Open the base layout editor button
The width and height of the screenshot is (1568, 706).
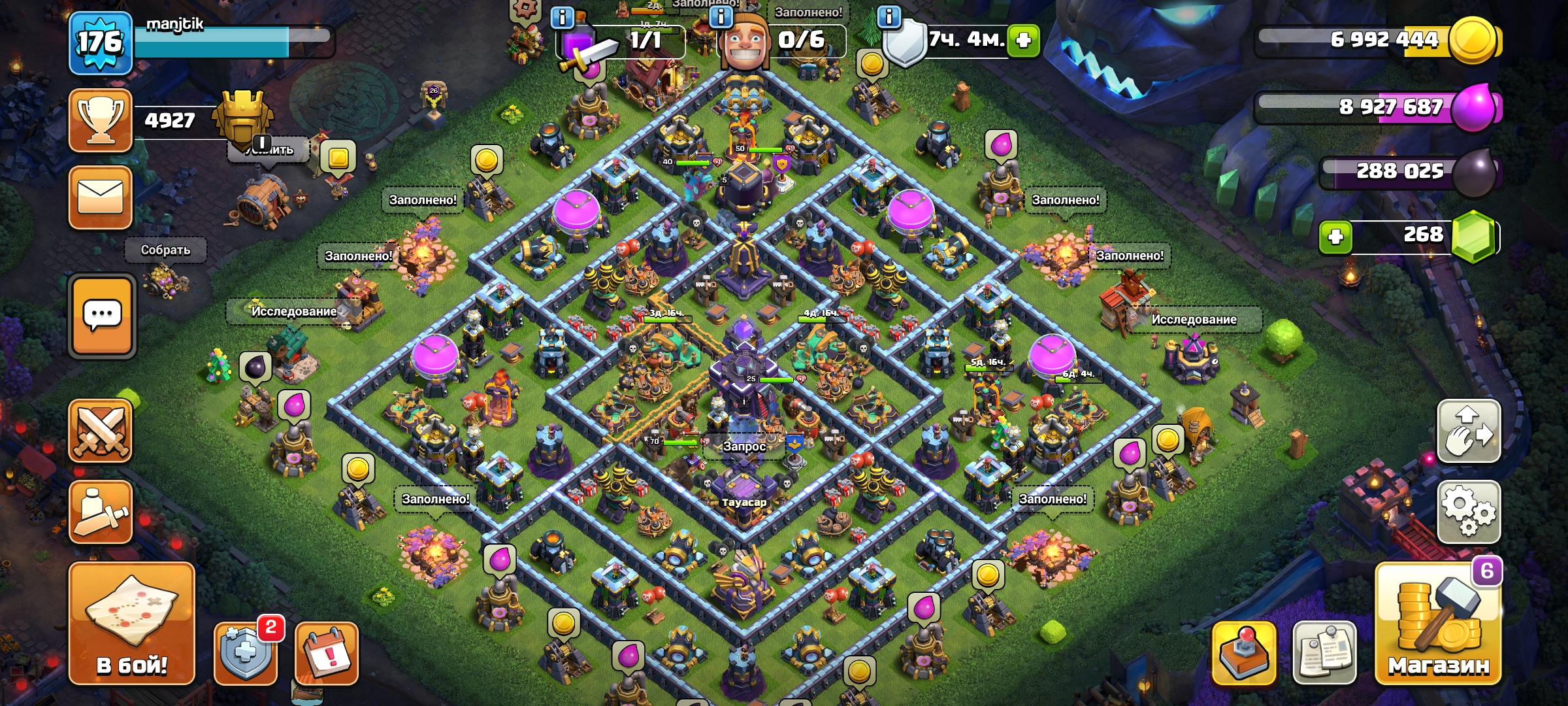pos(1468,431)
